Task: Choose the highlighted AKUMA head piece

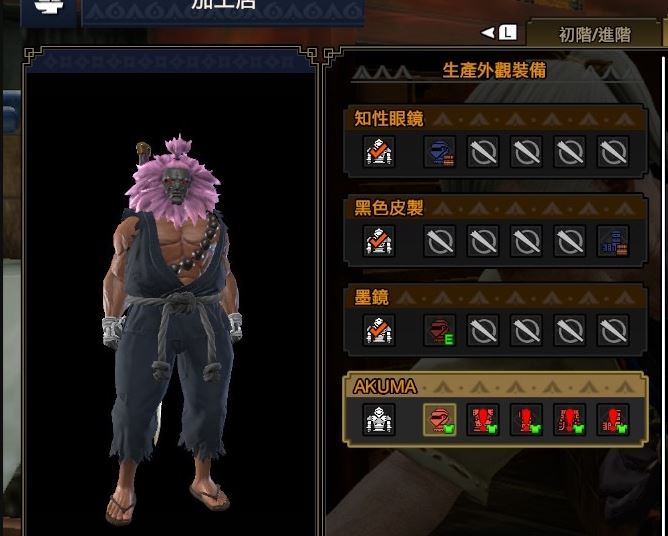Action: (x=440, y=419)
